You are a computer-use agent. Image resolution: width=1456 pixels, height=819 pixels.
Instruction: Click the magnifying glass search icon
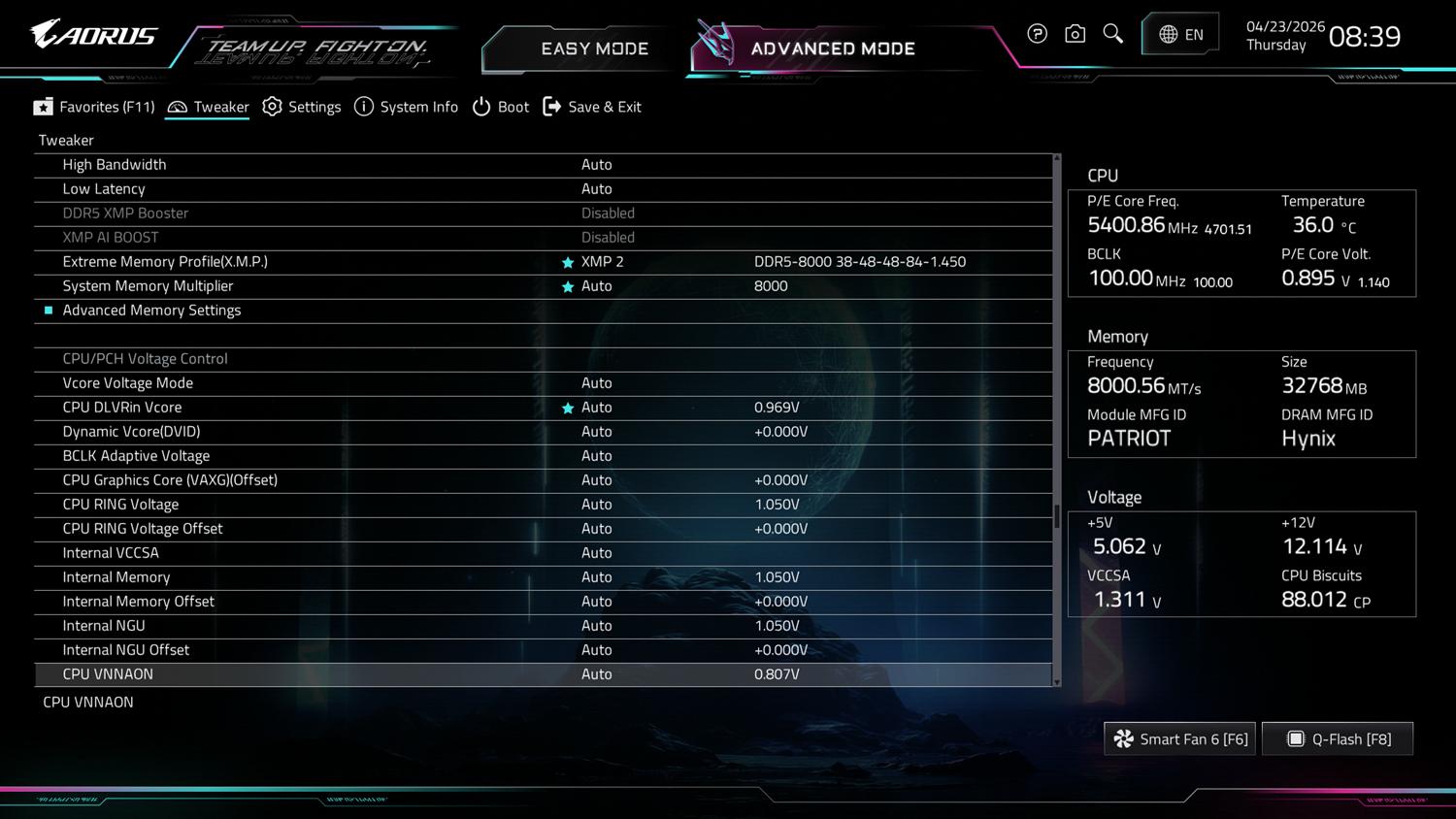1113,35
